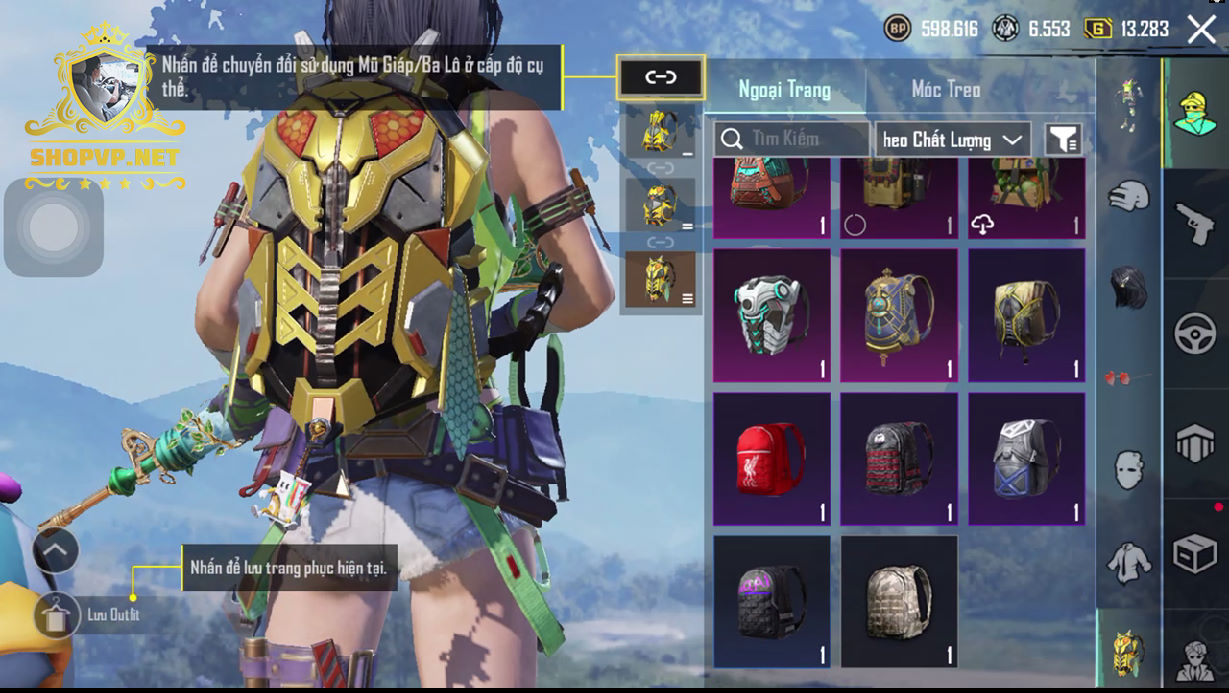Open the steering wheel vehicle category
Viewport: 1229px width, 693px height.
click(x=1195, y=334)
